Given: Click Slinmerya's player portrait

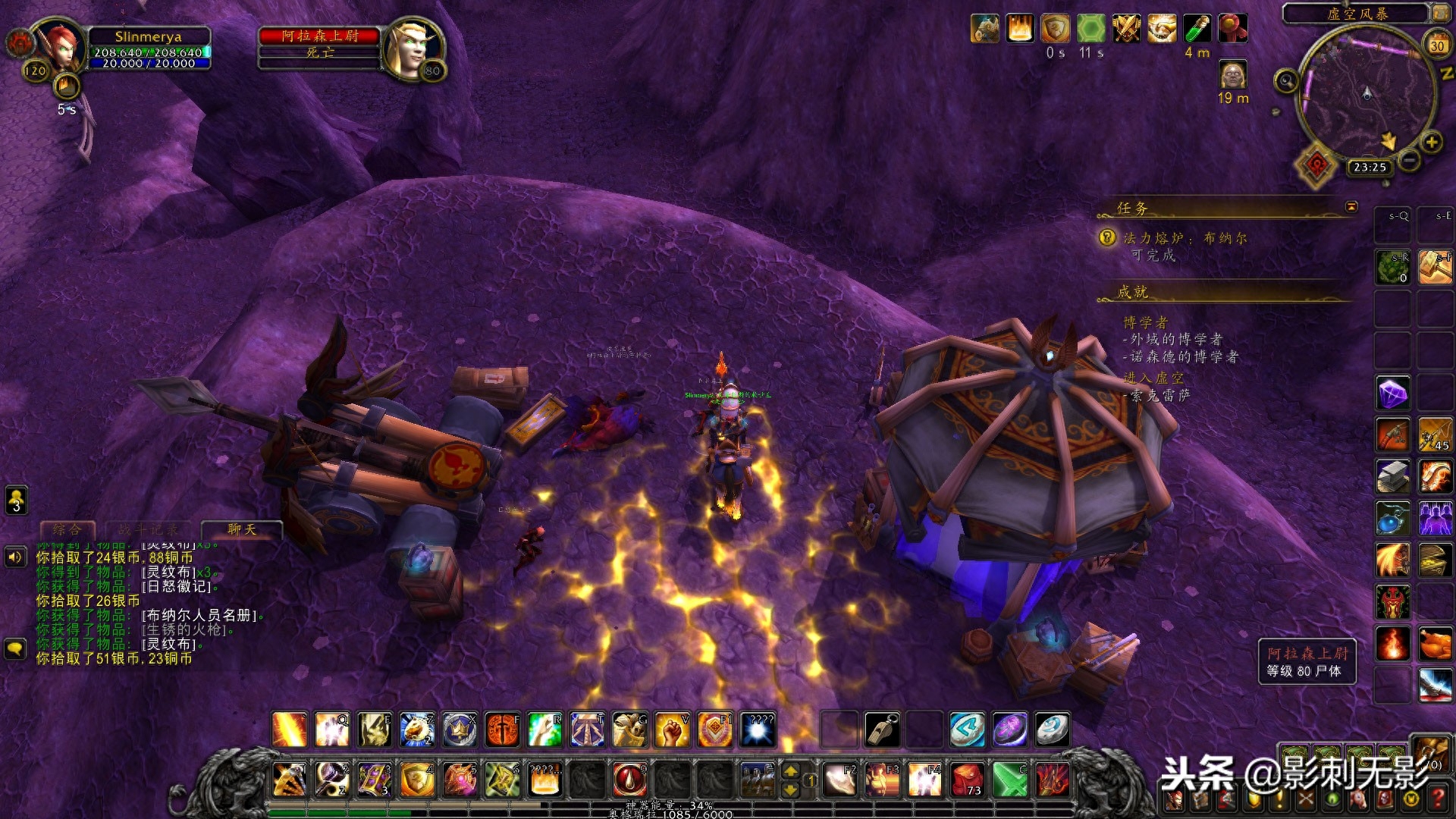Looking at the screenshot, I should (62, 48).
